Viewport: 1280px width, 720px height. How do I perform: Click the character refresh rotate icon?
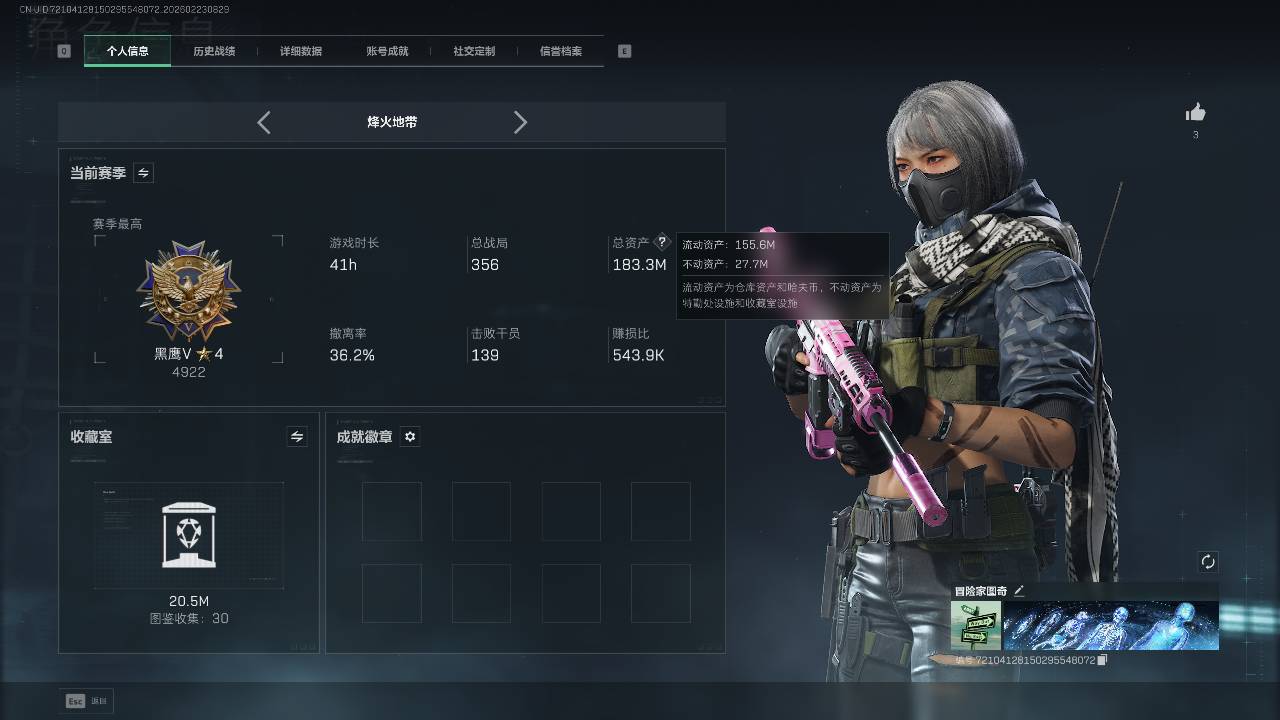(x=1208, y=562)
